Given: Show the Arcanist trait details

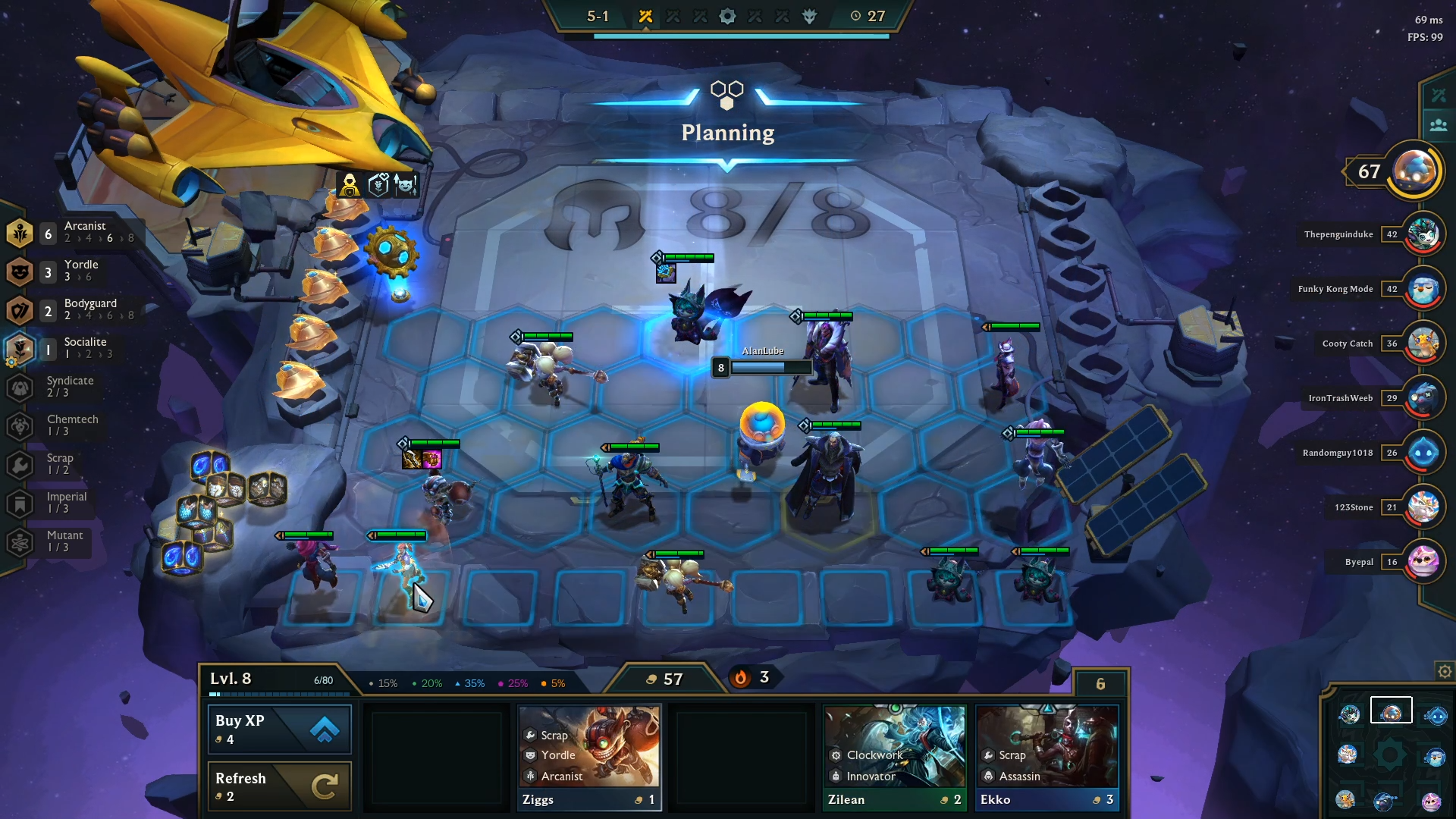Looking at the screenshot, I should 72,232.
